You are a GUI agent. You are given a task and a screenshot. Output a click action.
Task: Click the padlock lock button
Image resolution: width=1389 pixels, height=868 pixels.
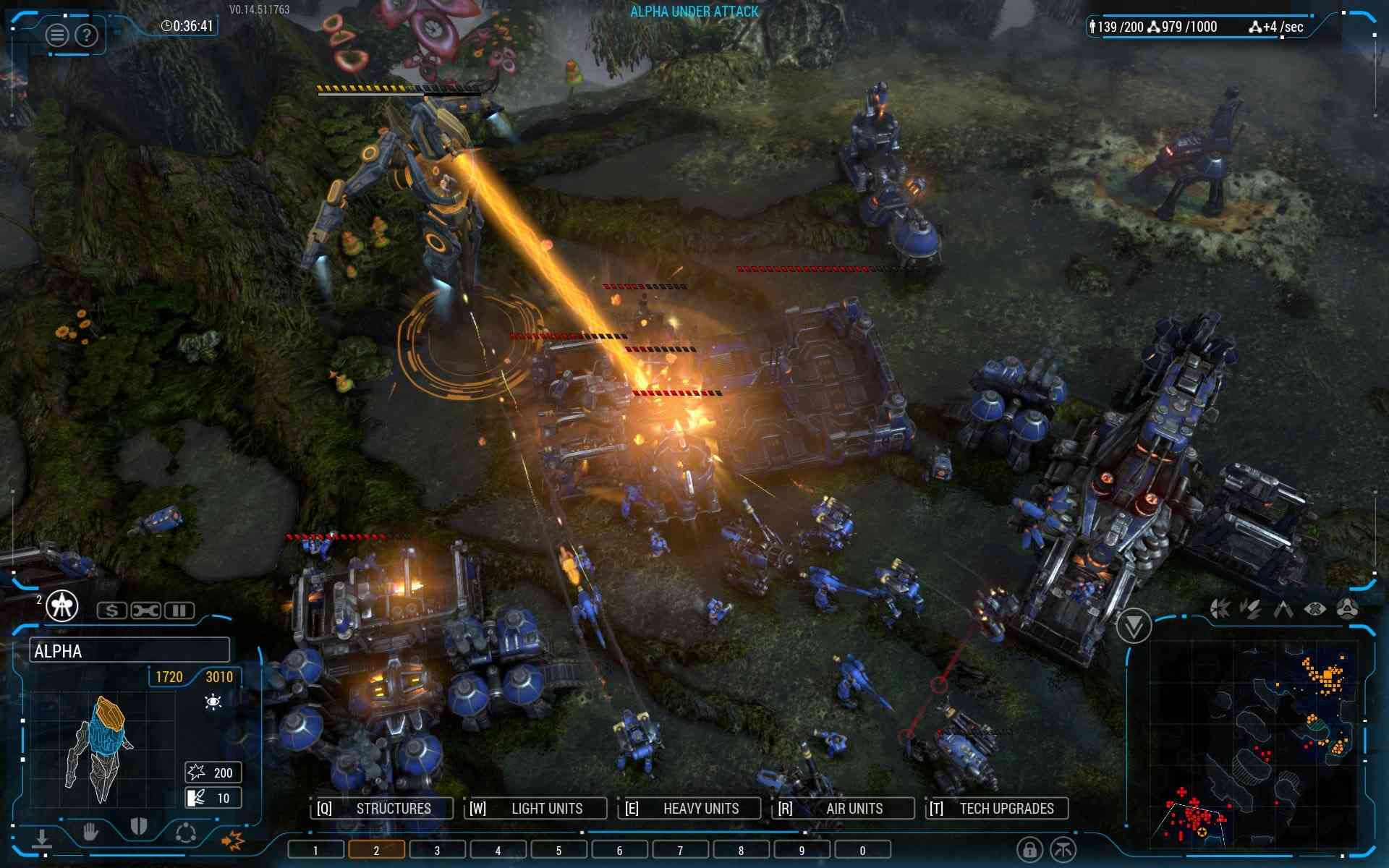pyautogui.click(x=1029, y=848)
